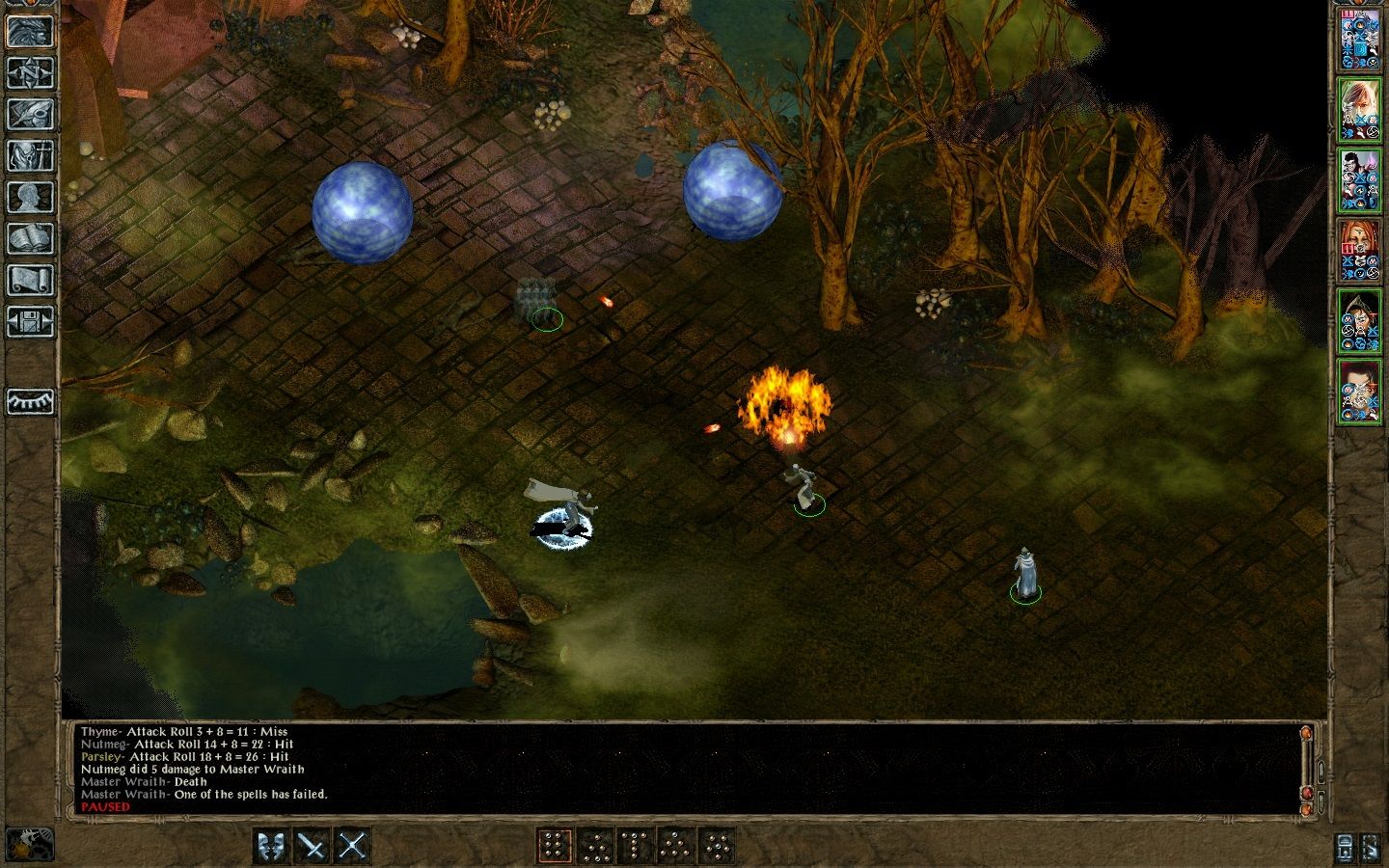This screenshot has width=1389, height=868.
Task: Select the guard masks command
Action: (270, 845)
